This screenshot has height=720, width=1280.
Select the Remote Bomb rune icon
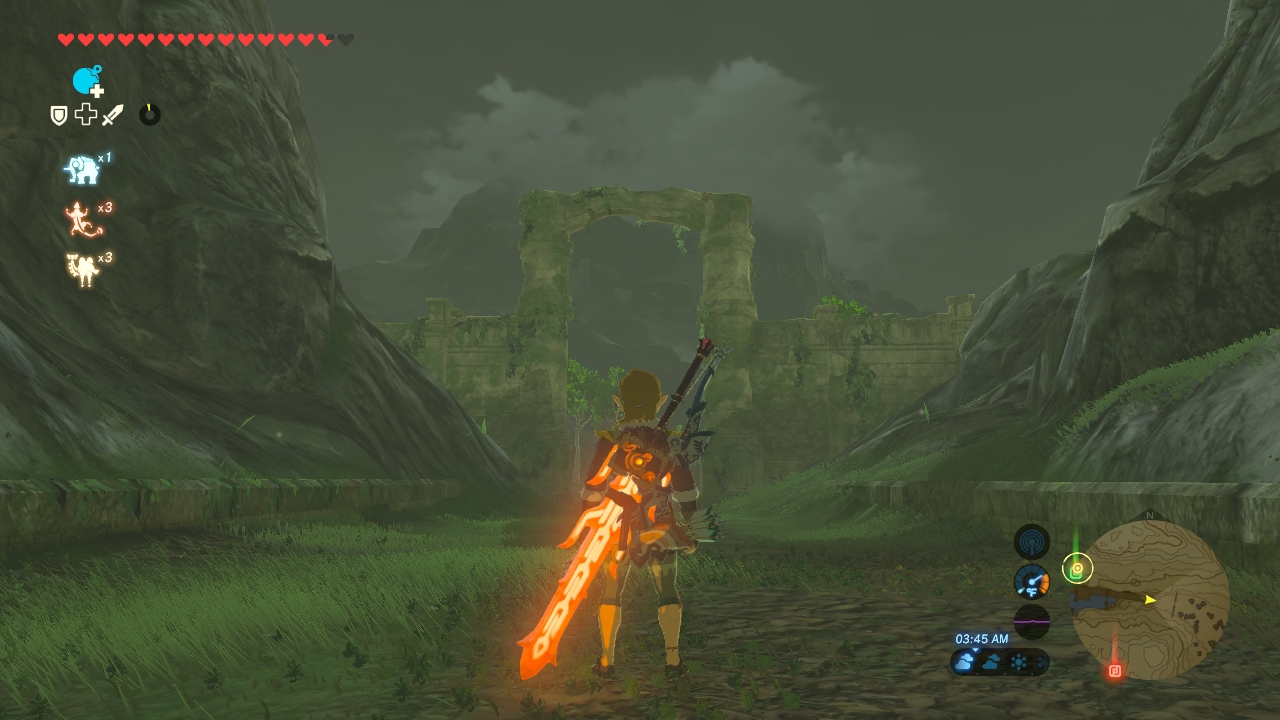click(x=87, y=80)
